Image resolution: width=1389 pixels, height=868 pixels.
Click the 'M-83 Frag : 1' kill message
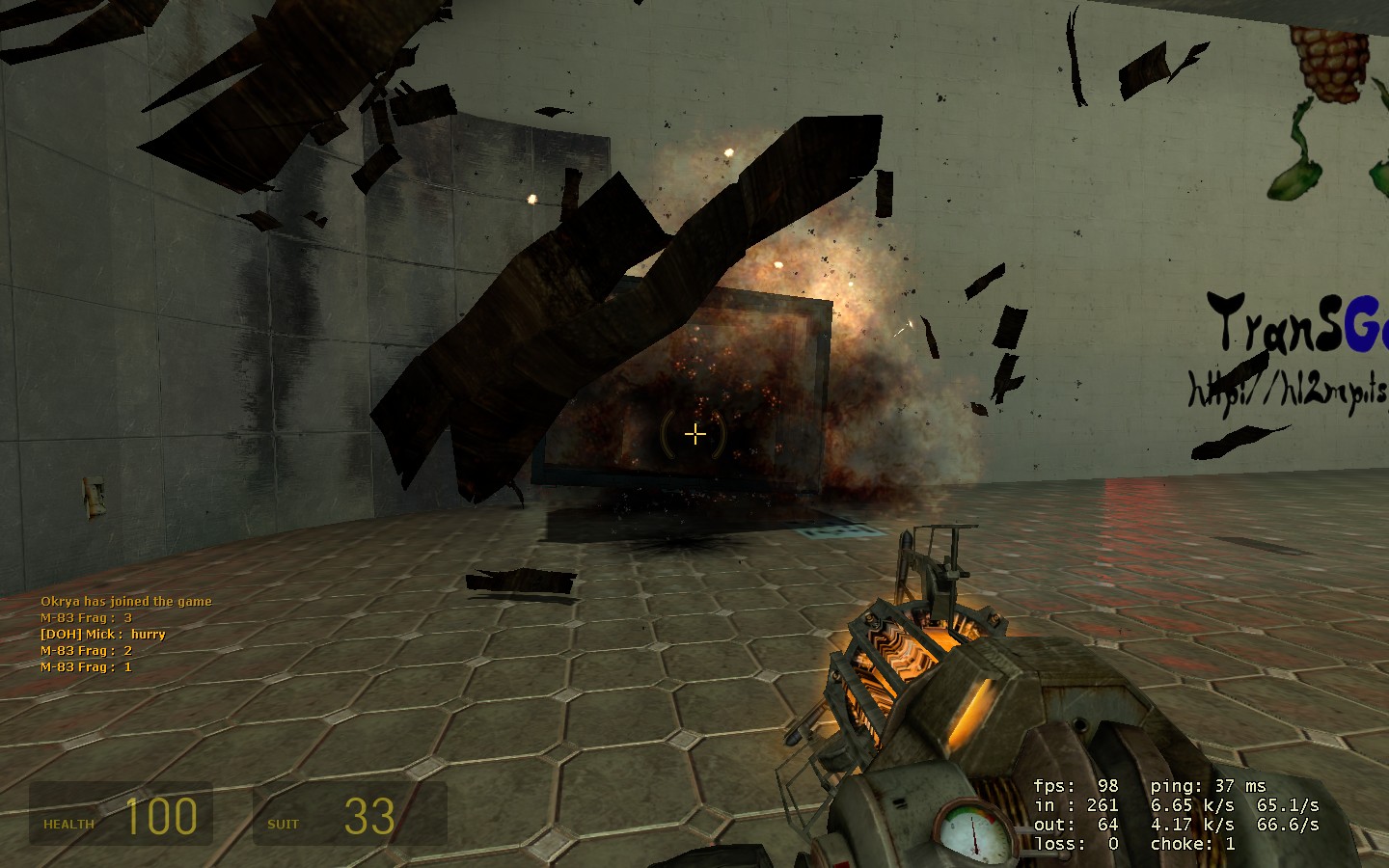pyautogui.click(x=85, y=665)
